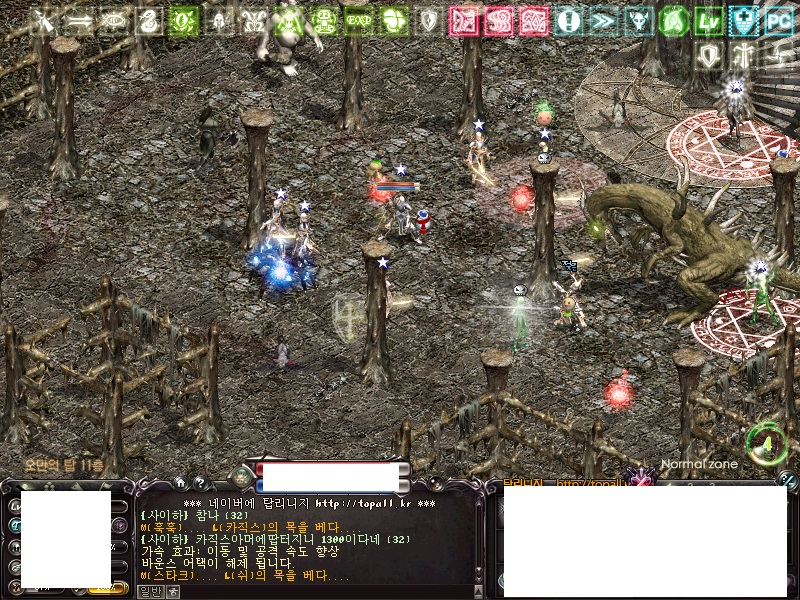Open help with the question mark button
This screenshot has height=600, width=800.
tap(200, 482)
